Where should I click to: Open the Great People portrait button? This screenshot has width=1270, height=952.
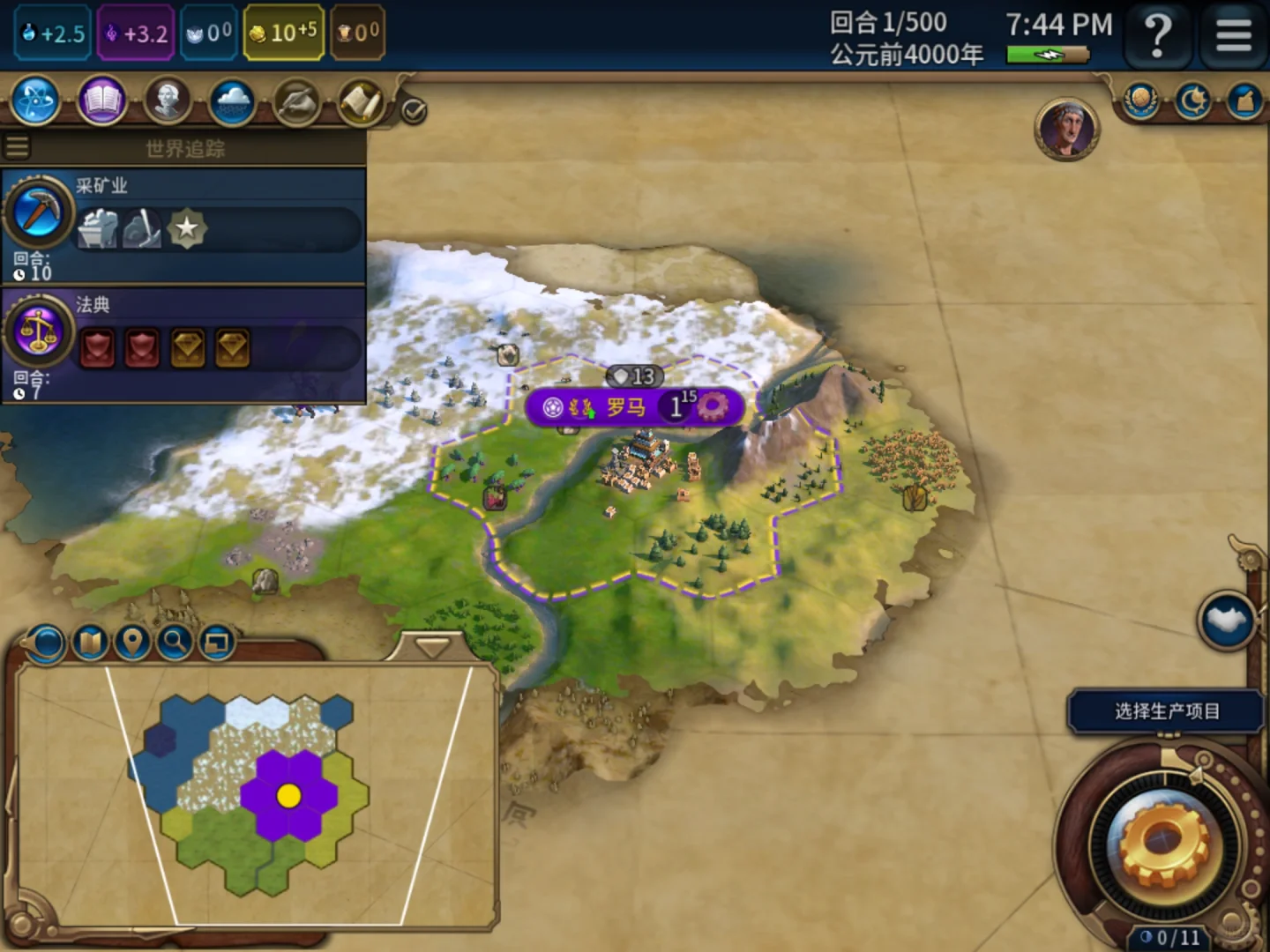(168, 101)
